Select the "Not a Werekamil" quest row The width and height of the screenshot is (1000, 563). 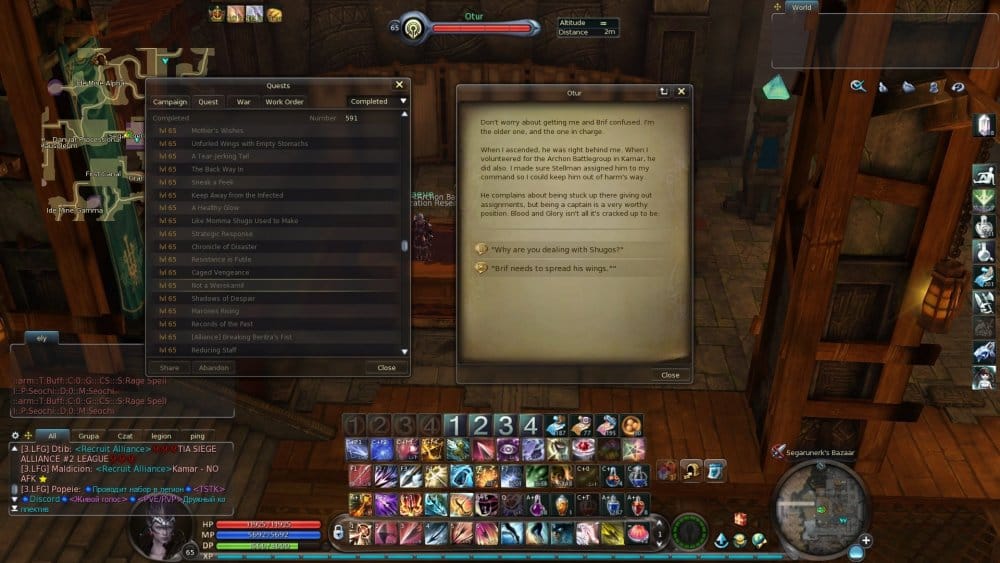tap(223, 285)
